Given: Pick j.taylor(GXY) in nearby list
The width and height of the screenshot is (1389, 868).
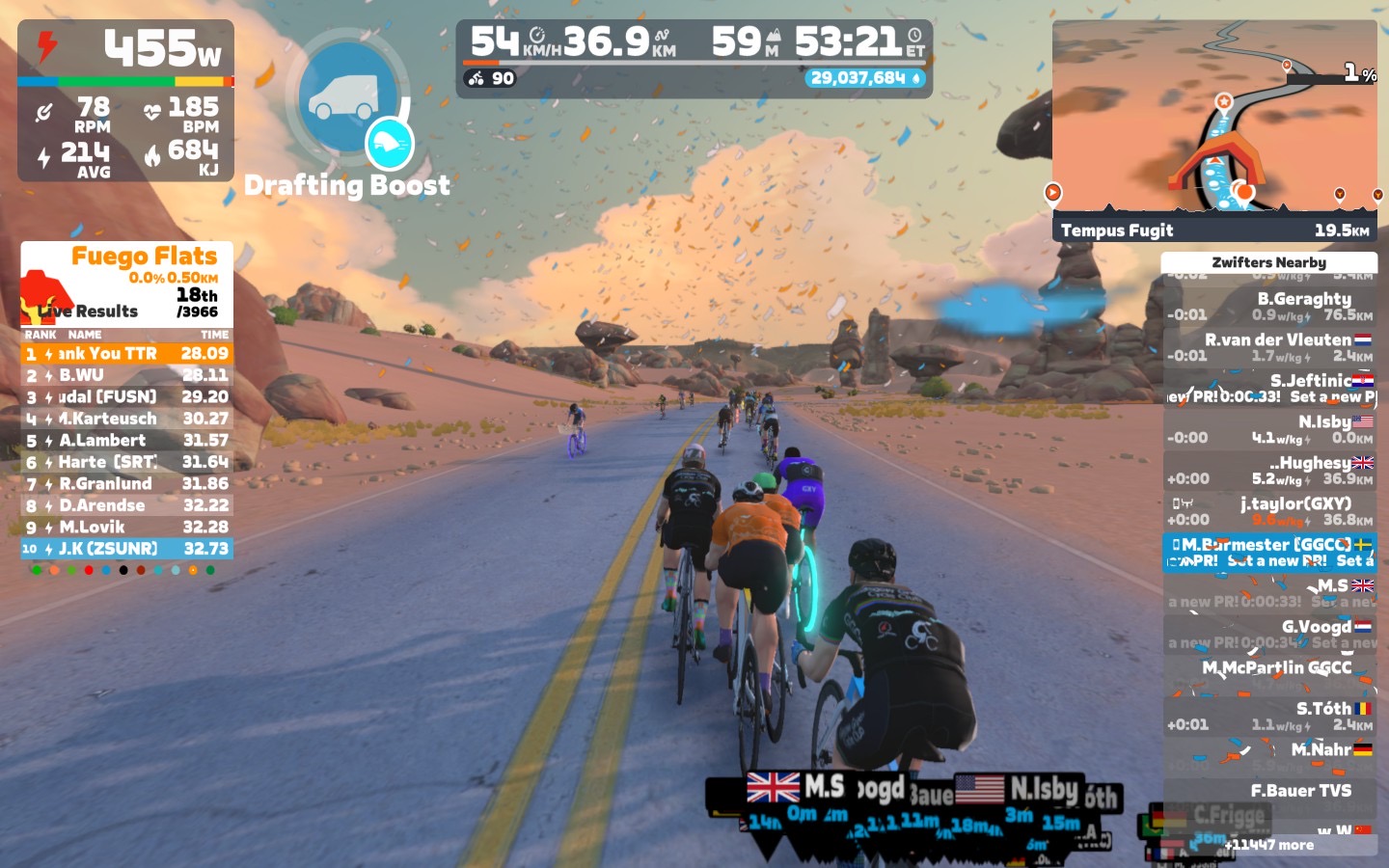Looking at the screenshot, I should coord(1269,511).
